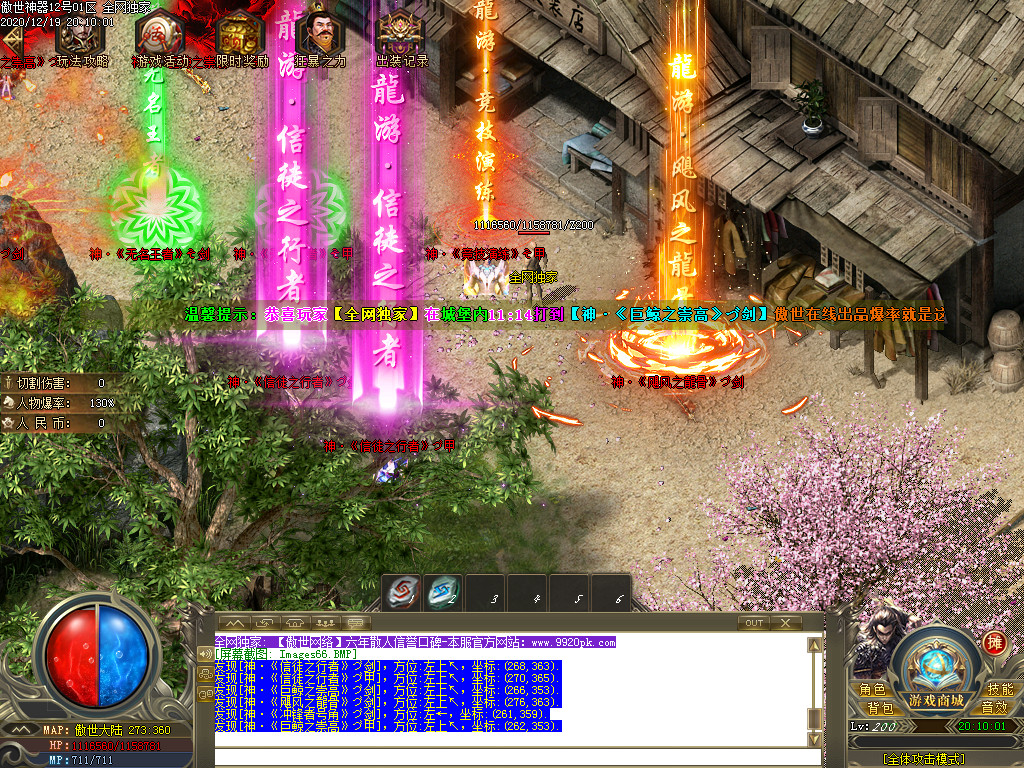The width and height of the screenshot is (1024, 768).
Task: Open the 游戏活动 events drum icon
Action: [158, 37]
